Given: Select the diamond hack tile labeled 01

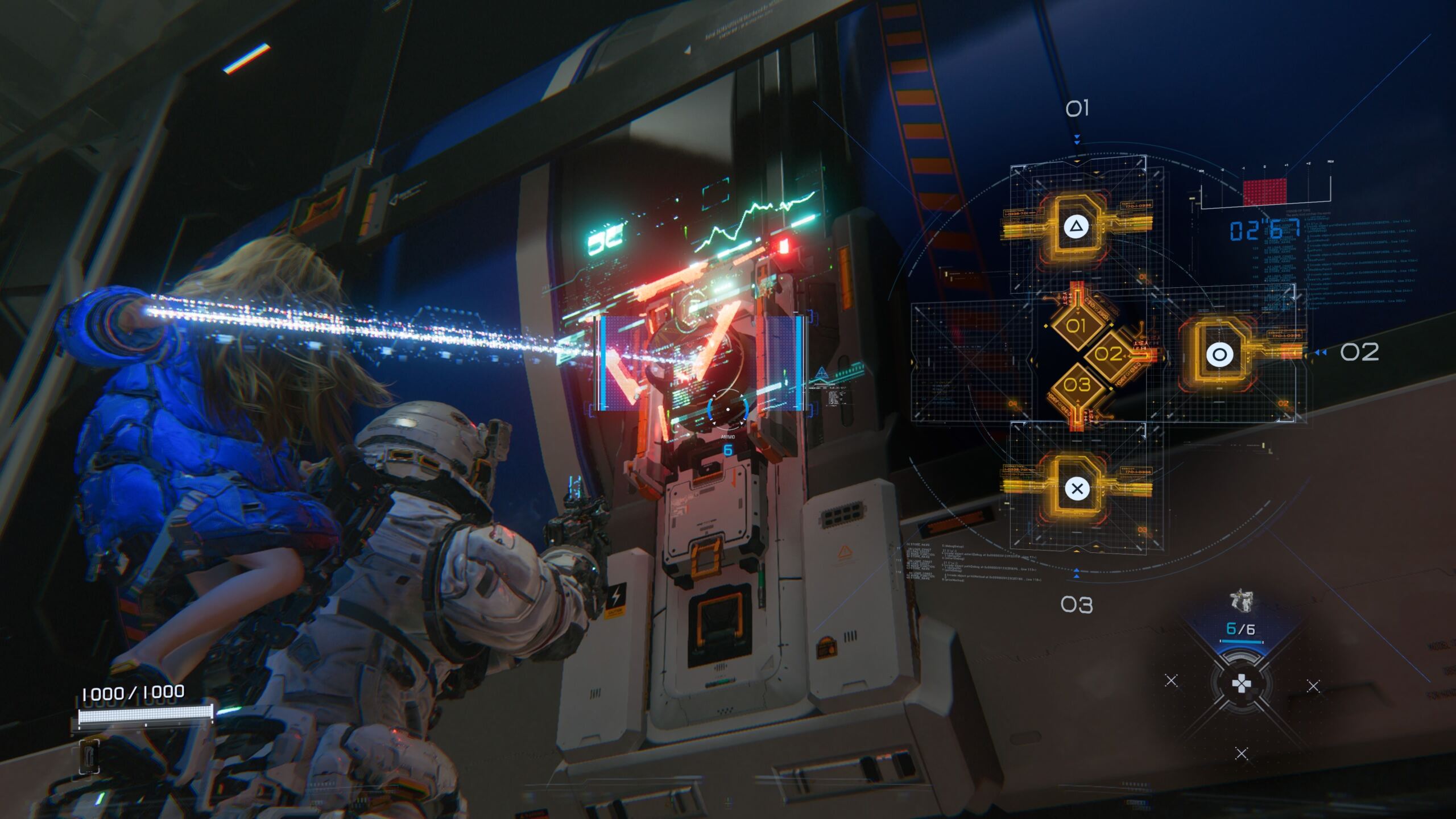Looking at the screenshot, I should coord(1076,326).
